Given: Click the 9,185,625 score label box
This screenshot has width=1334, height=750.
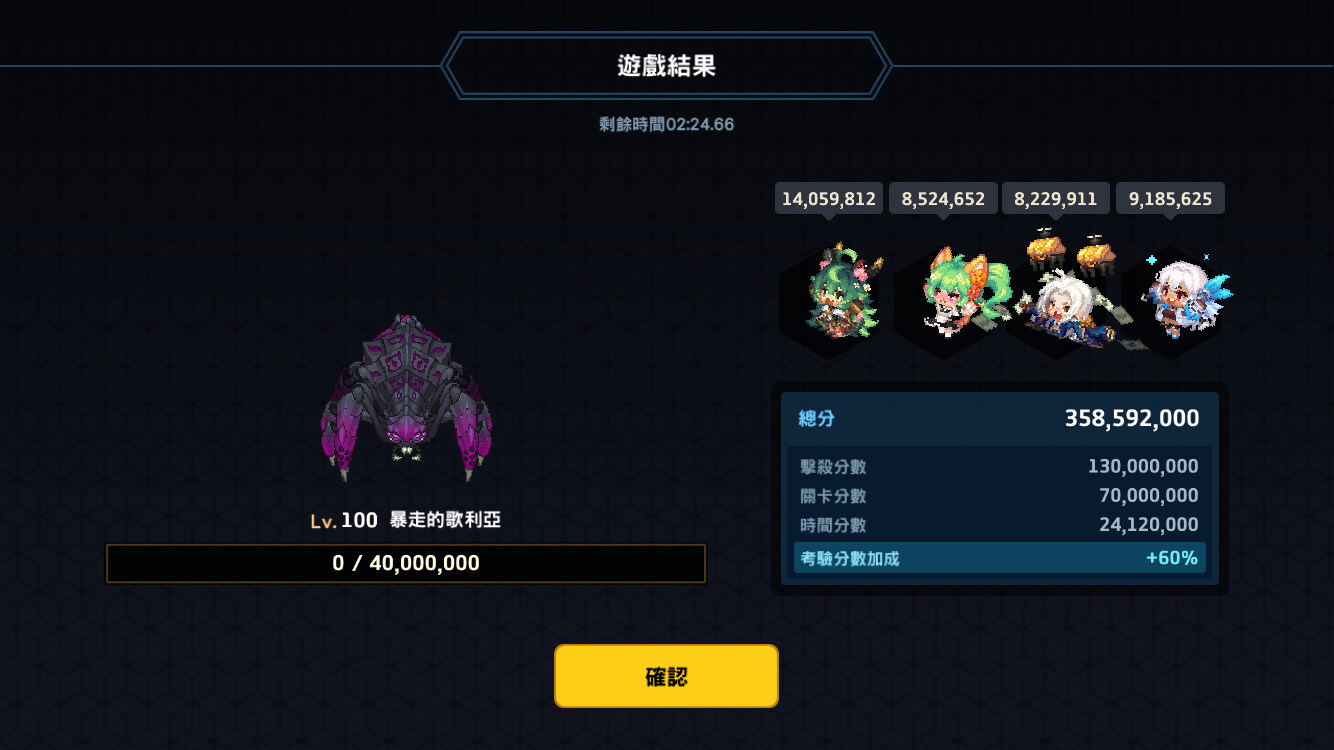Looking at the screenshot, I should [x=1170, y=197].
